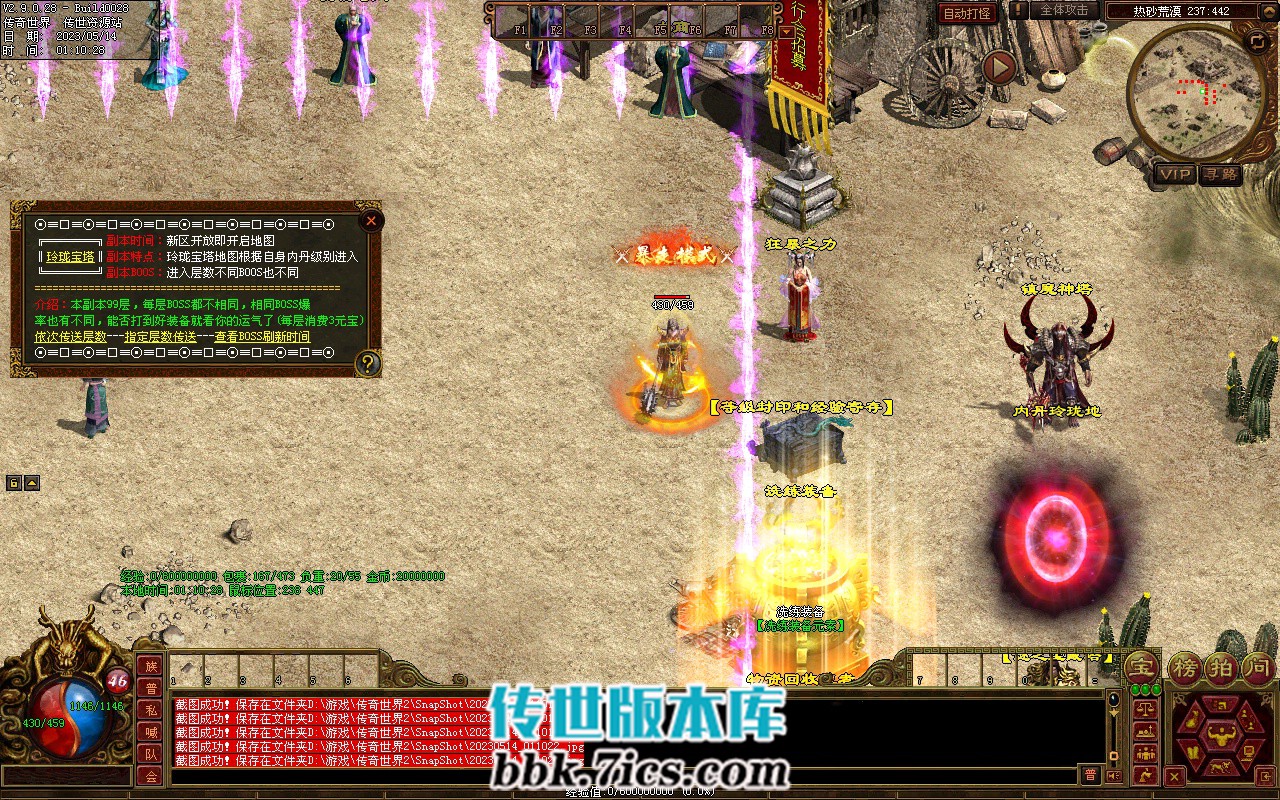View 查看BOSS刷新时间 spawn times
The image size is (1280, 800).
click(x=262, y=337)
